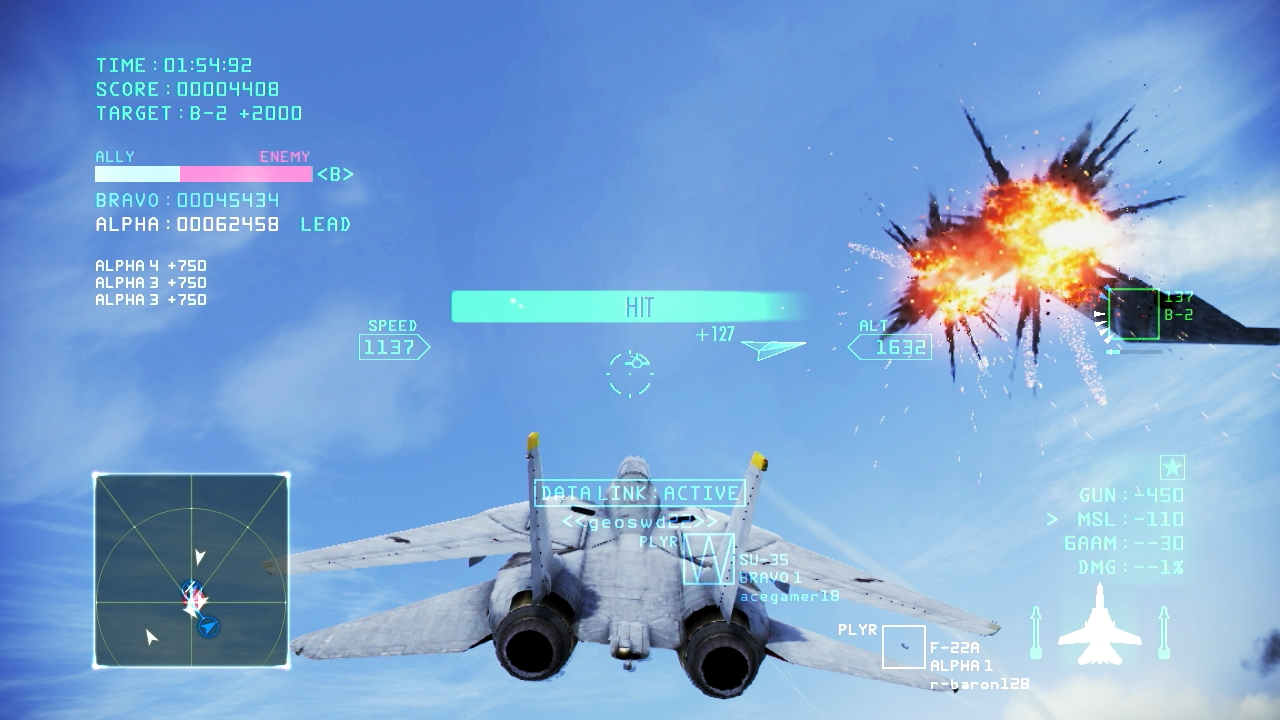Click the white aircraft damage status icon
Screen dimensions: 1280x720
point(1099,626)
